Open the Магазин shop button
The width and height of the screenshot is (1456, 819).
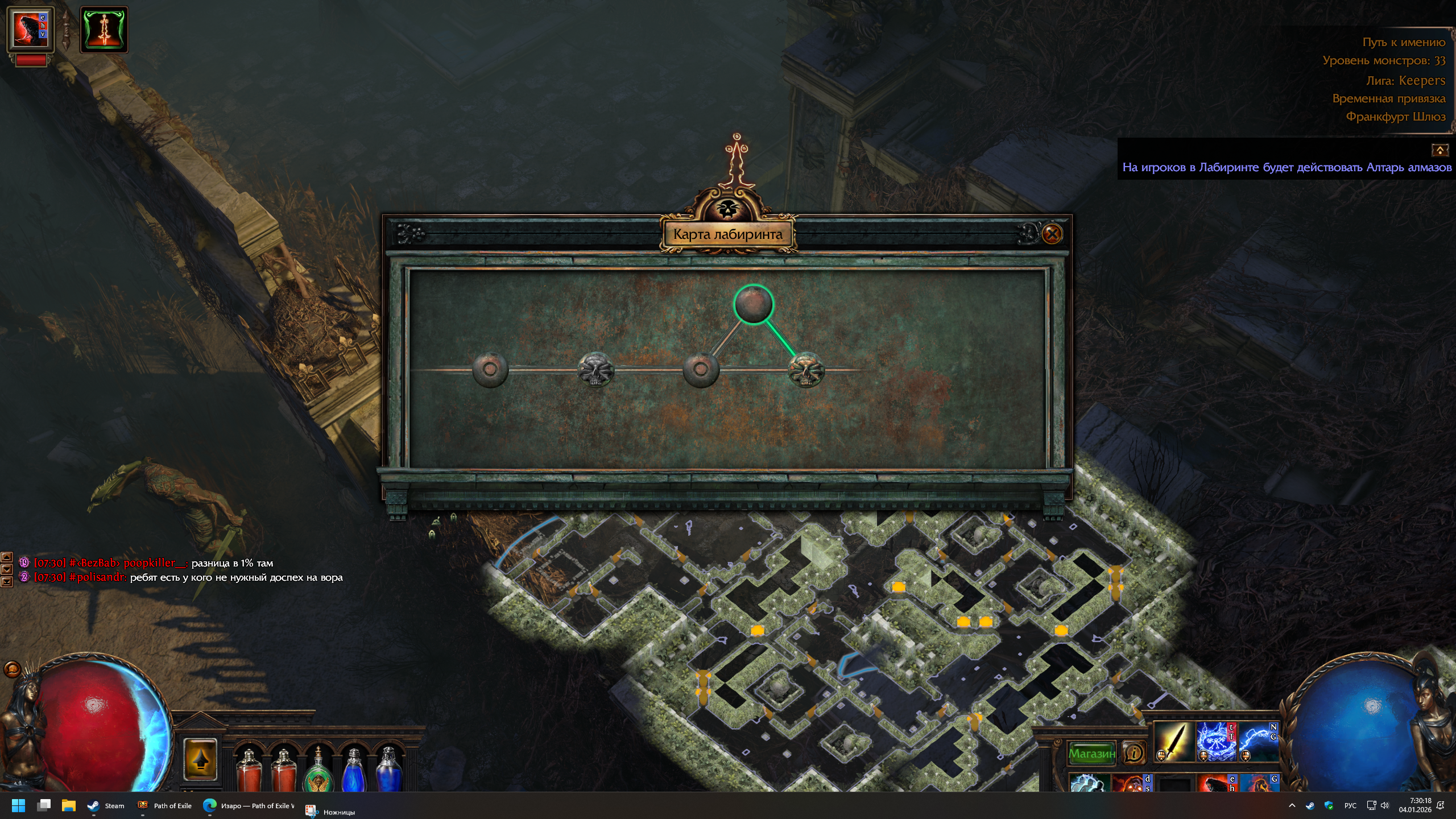pos(1091,754)
